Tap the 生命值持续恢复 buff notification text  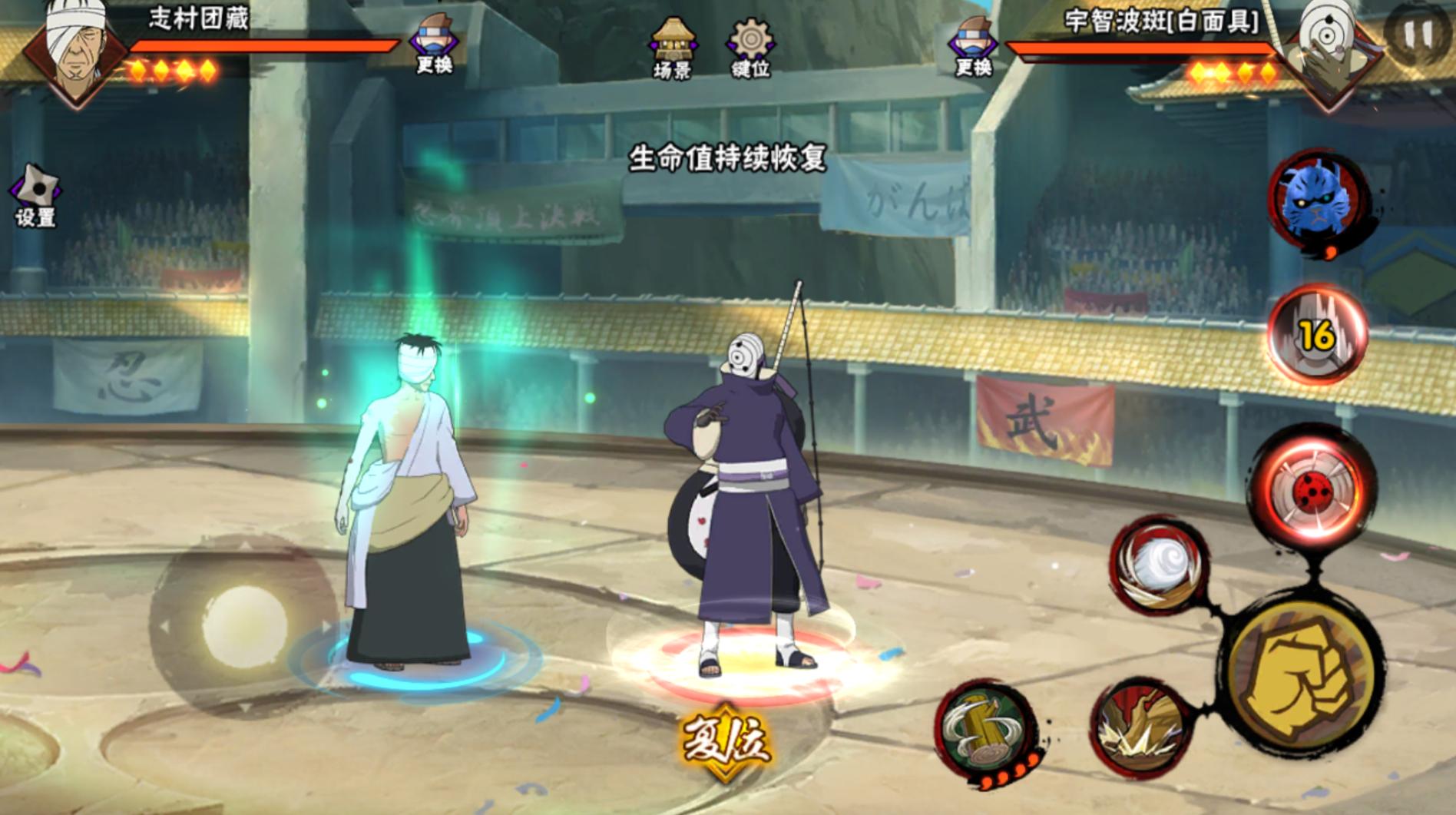(728, 156)
